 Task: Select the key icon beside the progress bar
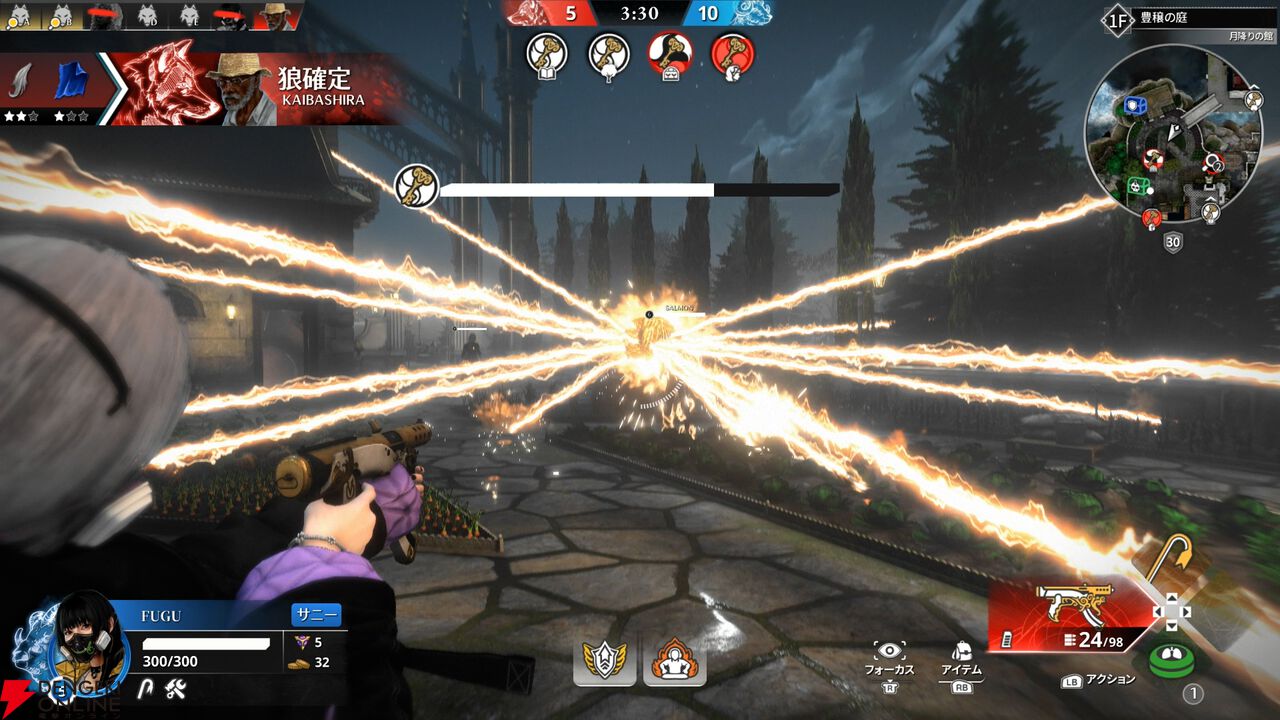click(x=414, y=186)
